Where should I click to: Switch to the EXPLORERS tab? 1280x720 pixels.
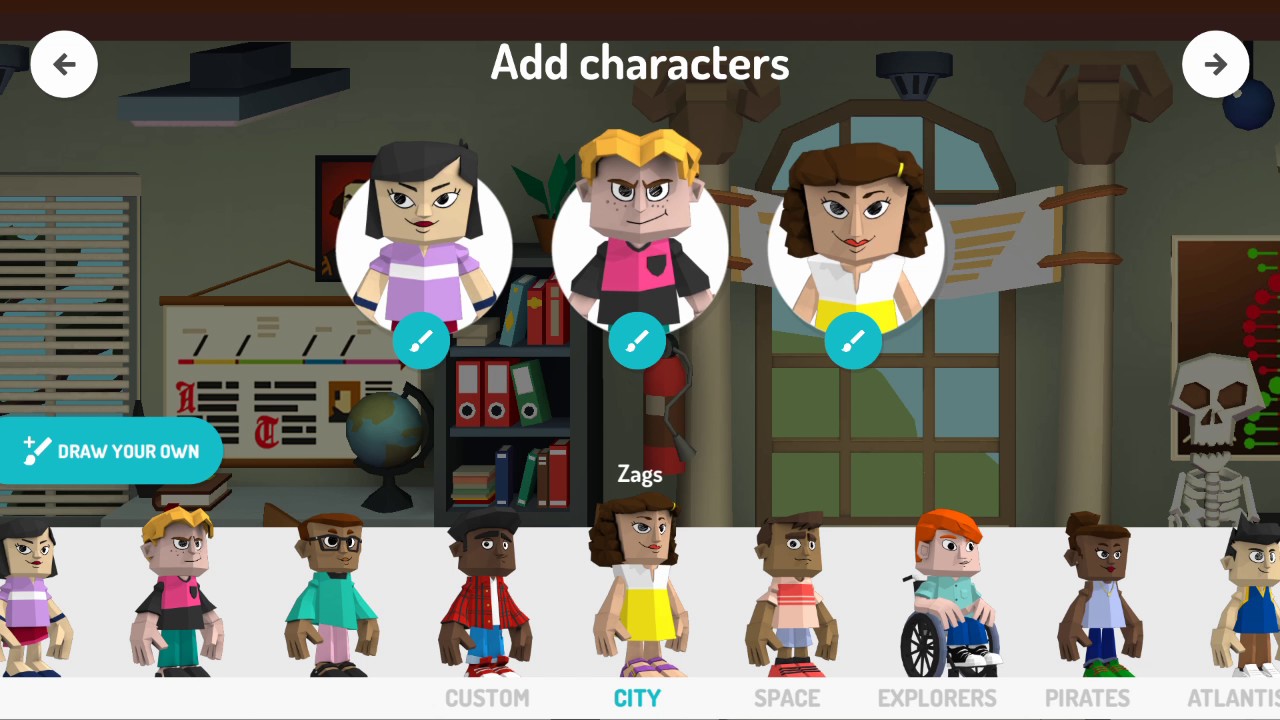(936, 698)
